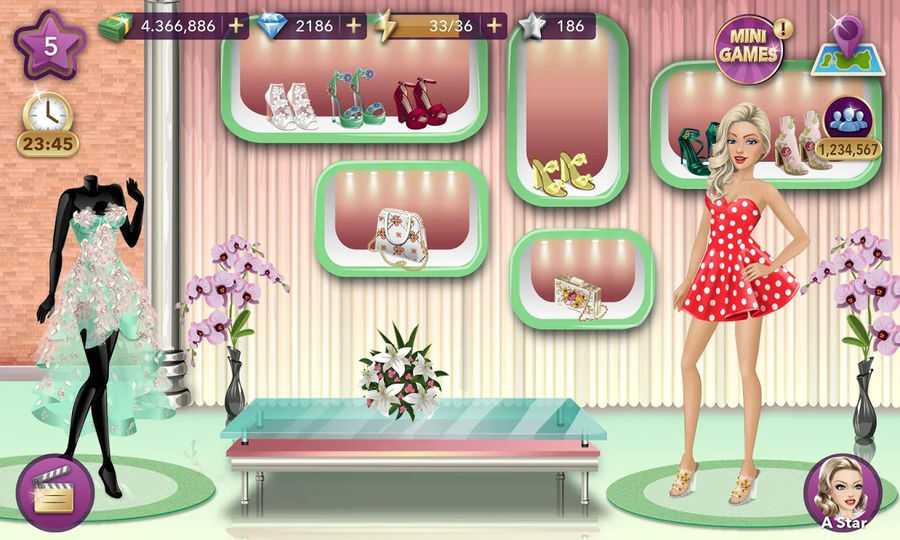Open the fans count icon
The image size is (900, 540).
click(848, 119)
